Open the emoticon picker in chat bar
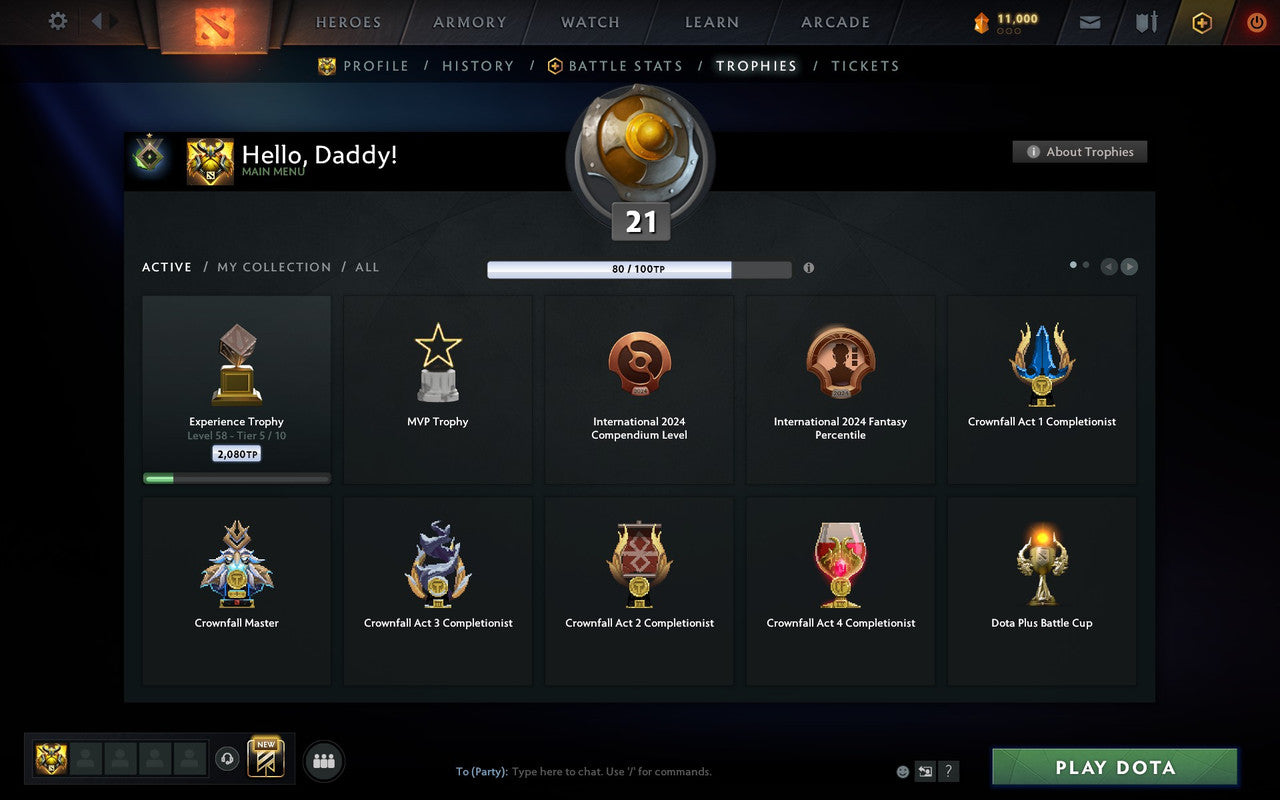The height and width of the screenshot is (800, 1280). [x=902, y=771]
